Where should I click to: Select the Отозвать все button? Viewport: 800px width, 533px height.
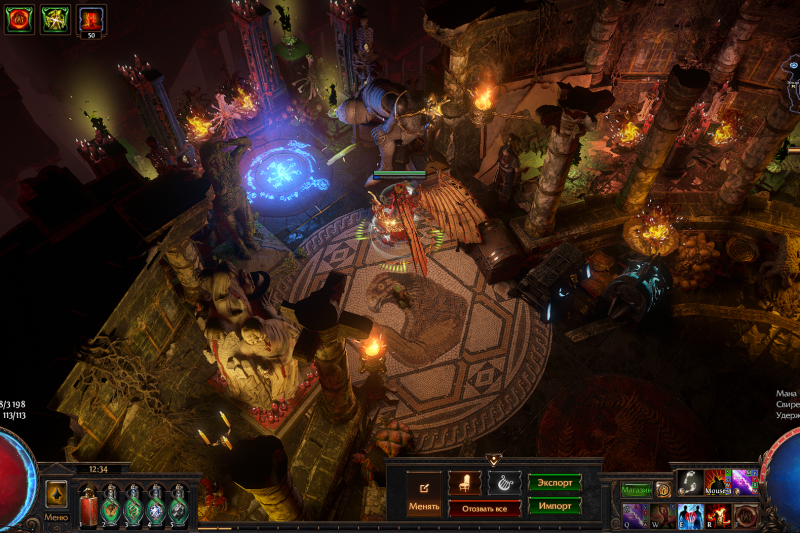tap(484, 508)
